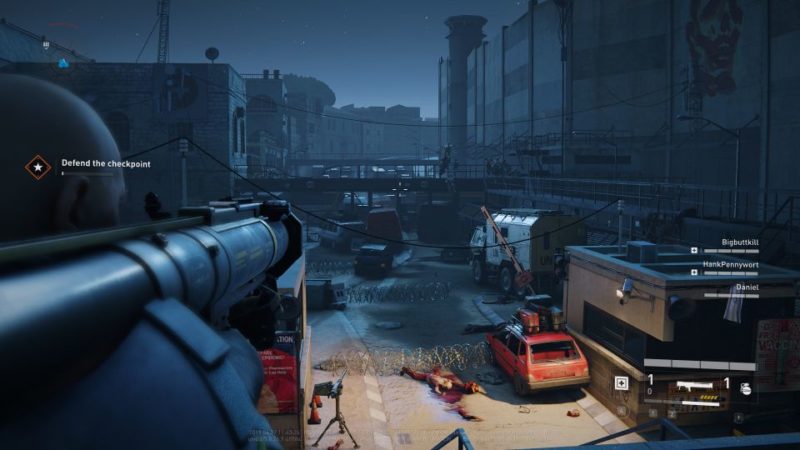Viewport: 800px width, 450px height.
Task: Click the blue teammate marker icon
Action: 63,62
